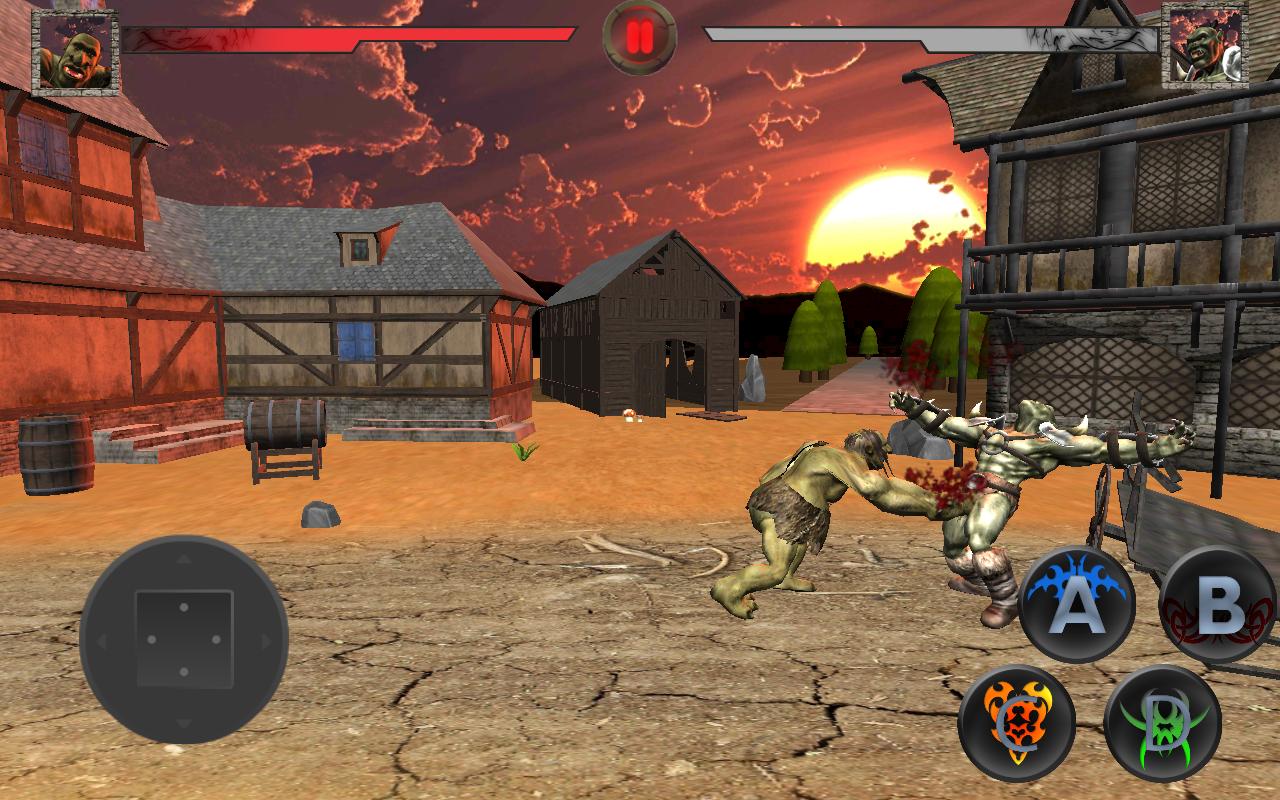Tap the blue A attack button

(1076, 604)
